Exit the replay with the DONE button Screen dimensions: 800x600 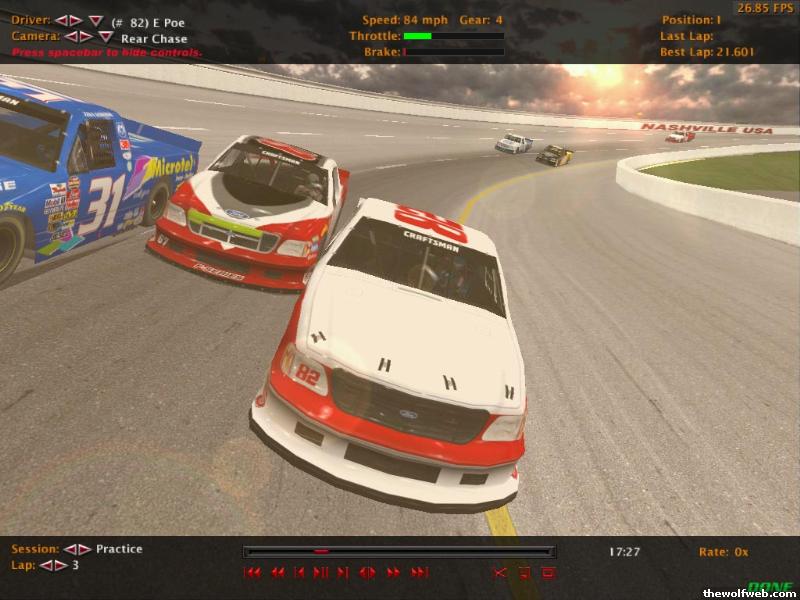pos(770,586)
